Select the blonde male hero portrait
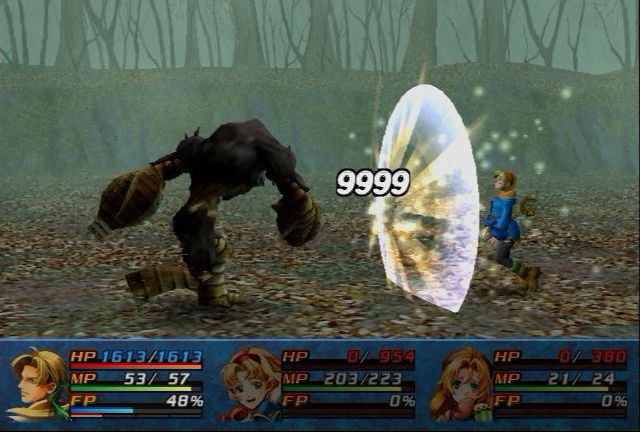 click(38, 384)
